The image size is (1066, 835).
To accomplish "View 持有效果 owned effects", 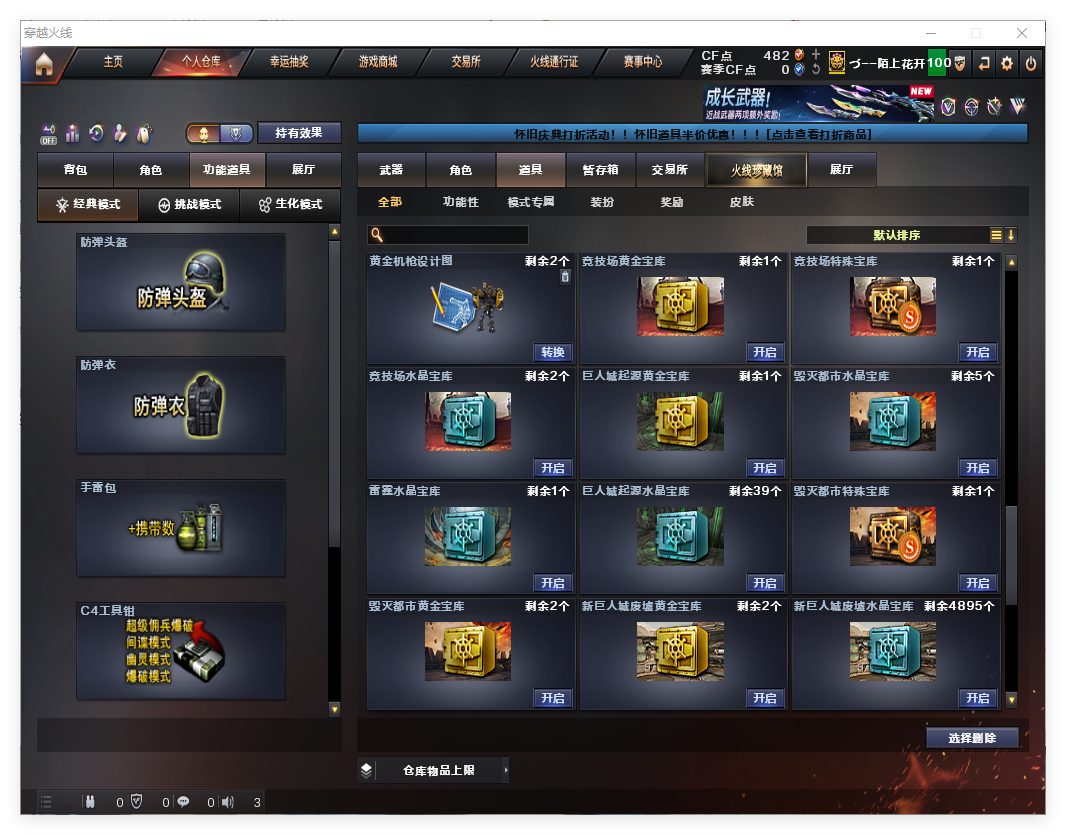I will tap(299, 133).
